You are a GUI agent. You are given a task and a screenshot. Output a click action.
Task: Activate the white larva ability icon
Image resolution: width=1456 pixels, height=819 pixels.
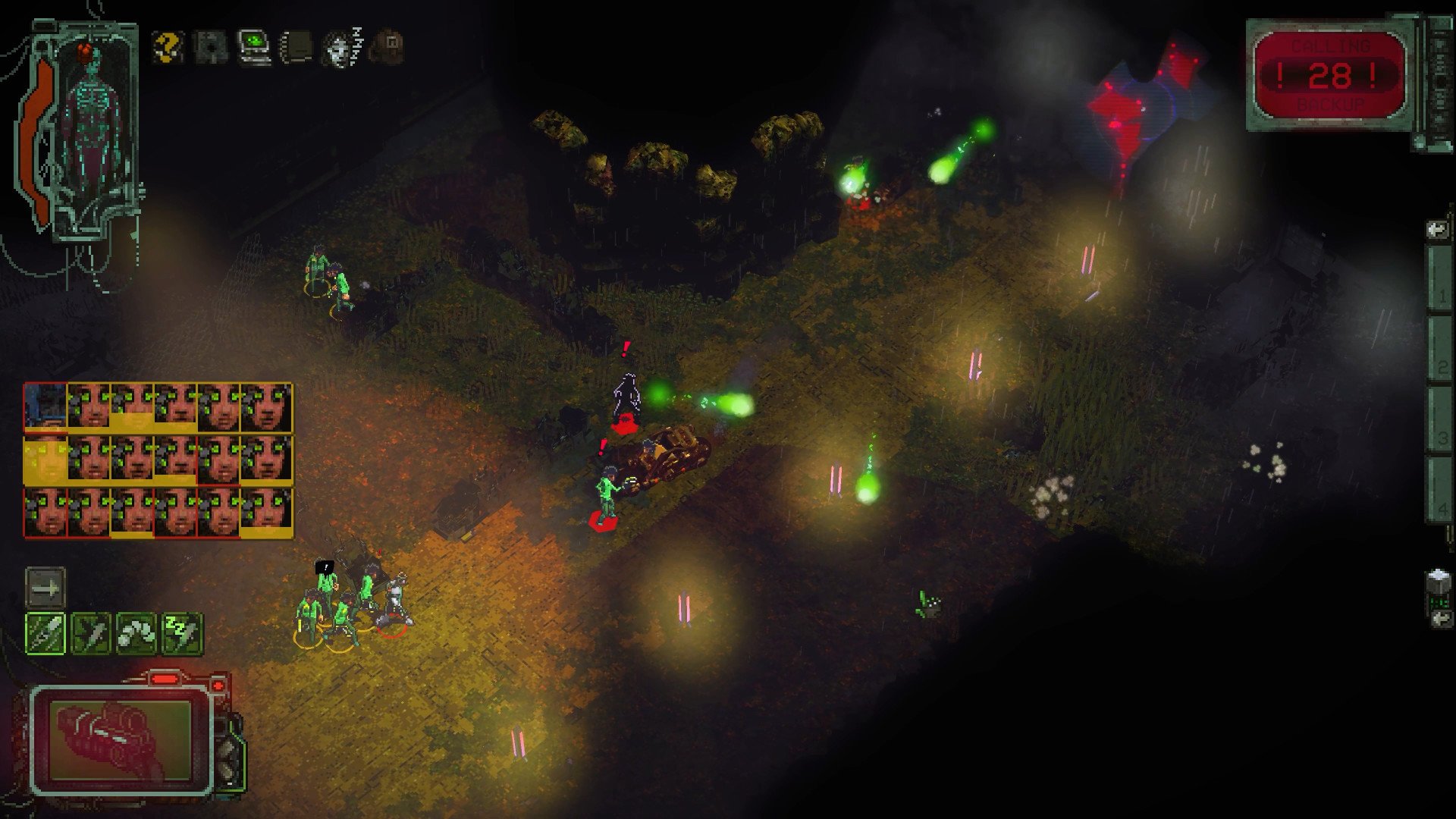click(x=136, y=633)
